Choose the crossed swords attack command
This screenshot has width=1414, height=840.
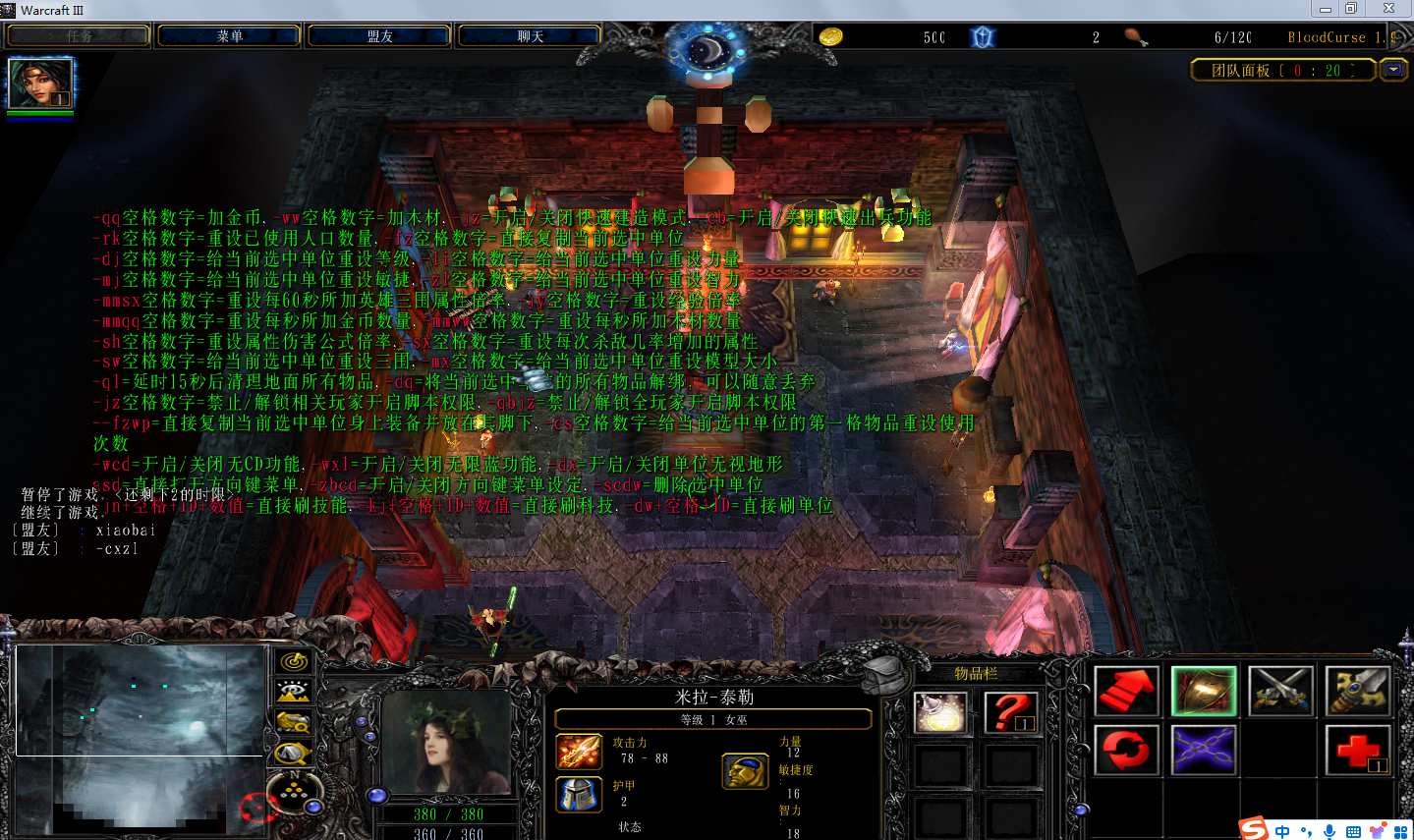pyautogui.click(x=1280, y=691)
